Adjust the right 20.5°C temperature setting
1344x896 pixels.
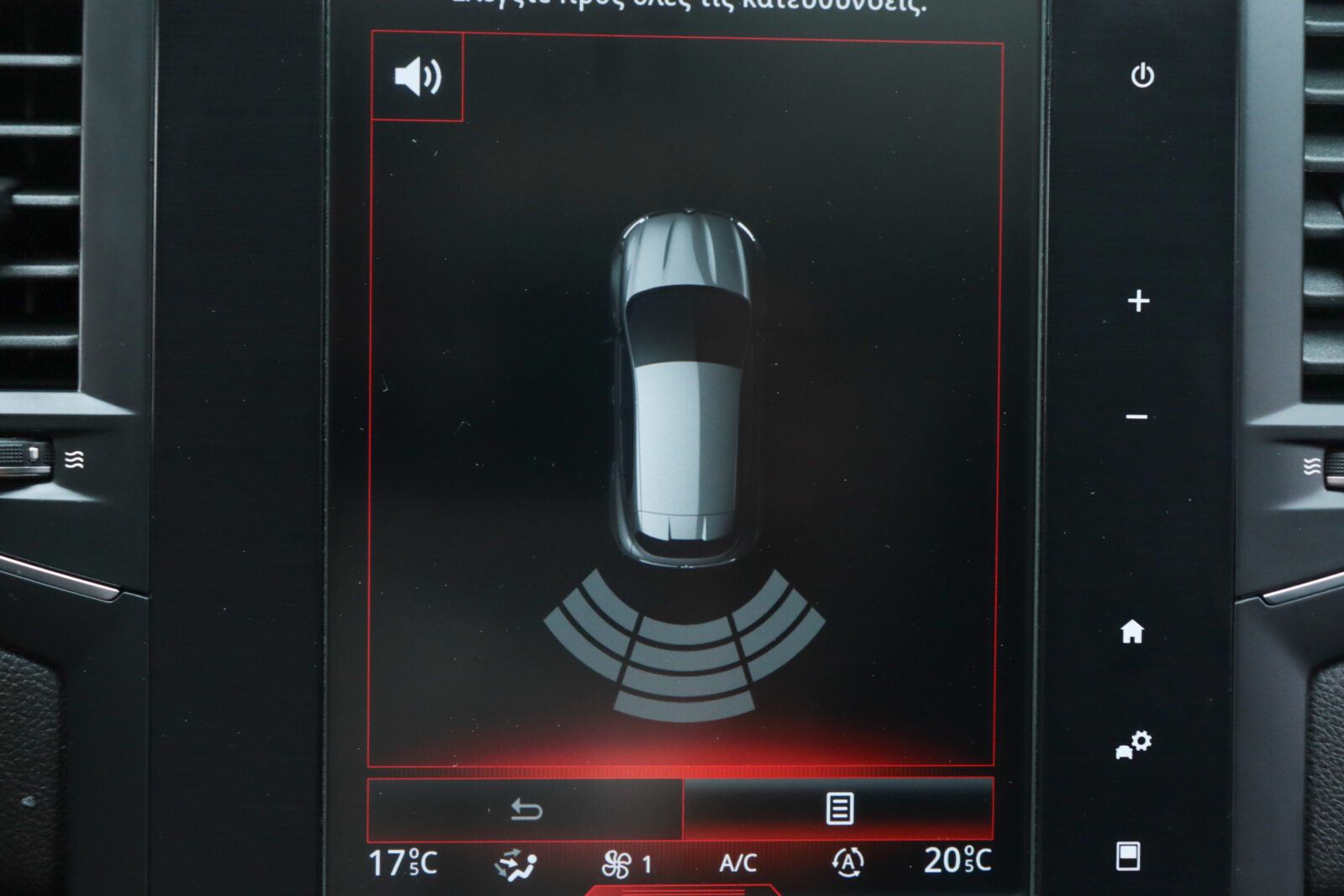[x=958, y=861]
